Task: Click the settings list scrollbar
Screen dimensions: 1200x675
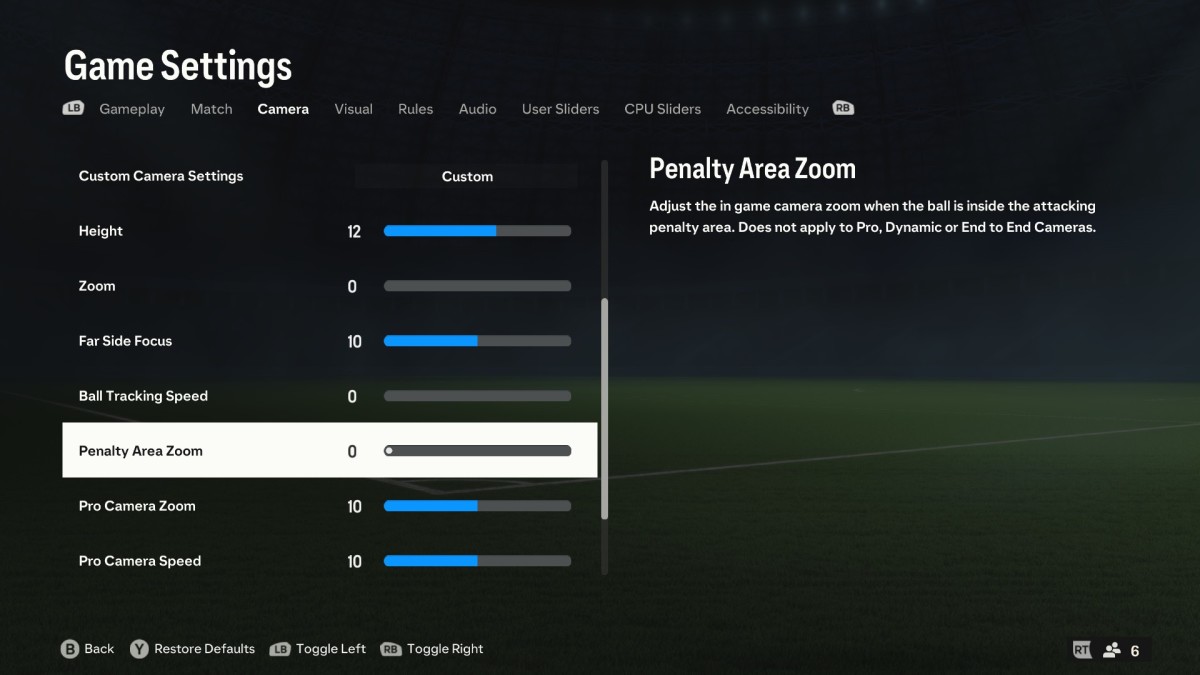Action: 604,408
